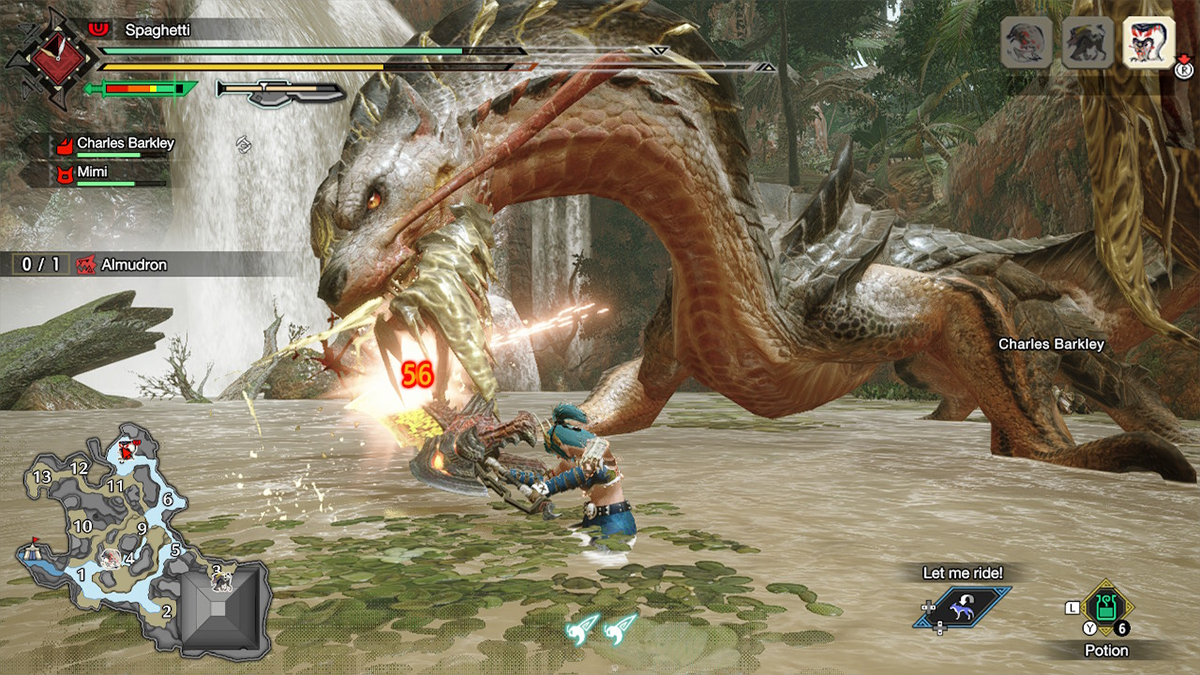Click the wirebug icons above the feet
This screenshot has height=675, width=1200.
pos(604,627)
